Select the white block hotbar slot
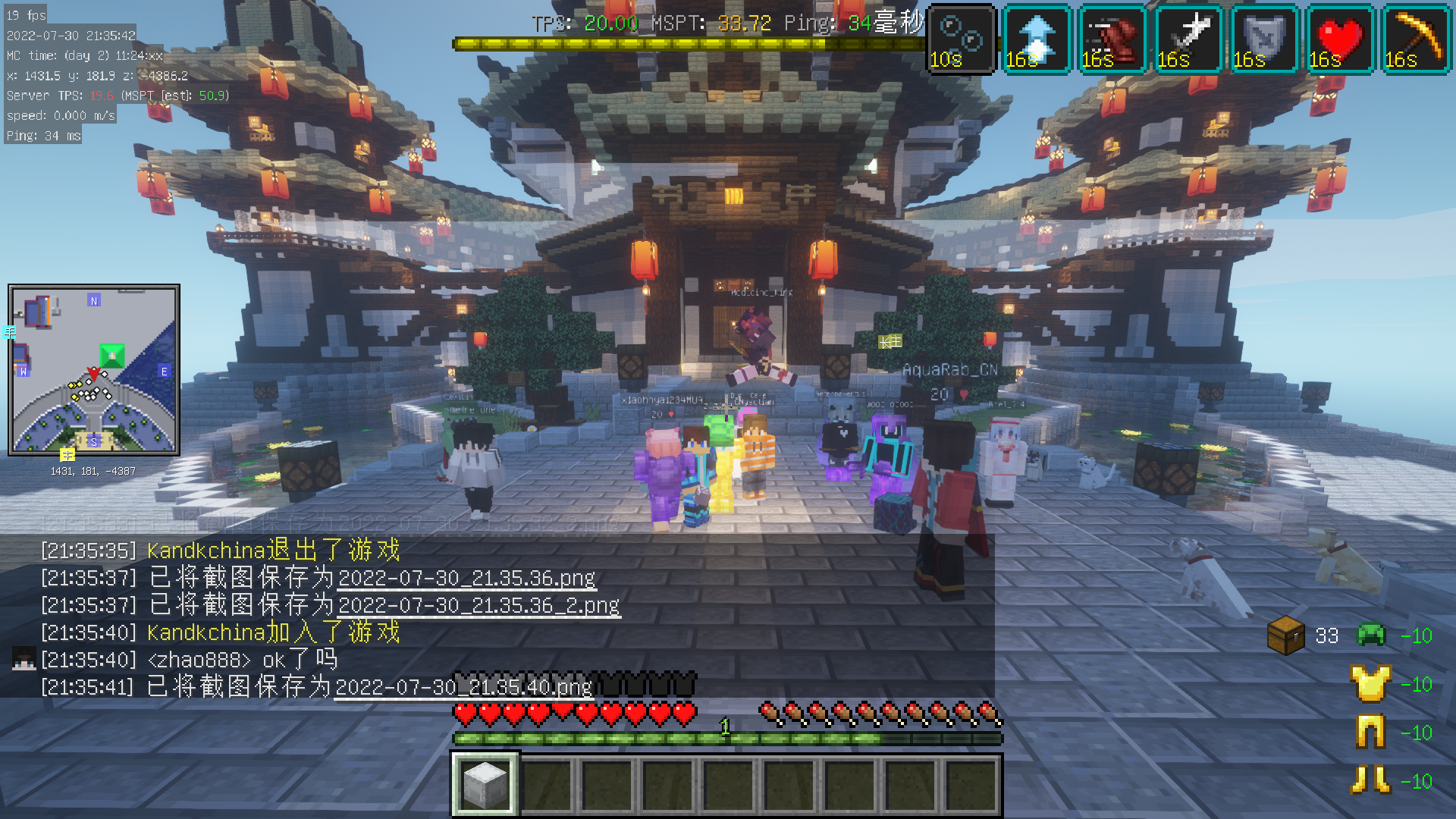 tap(485, 784)
